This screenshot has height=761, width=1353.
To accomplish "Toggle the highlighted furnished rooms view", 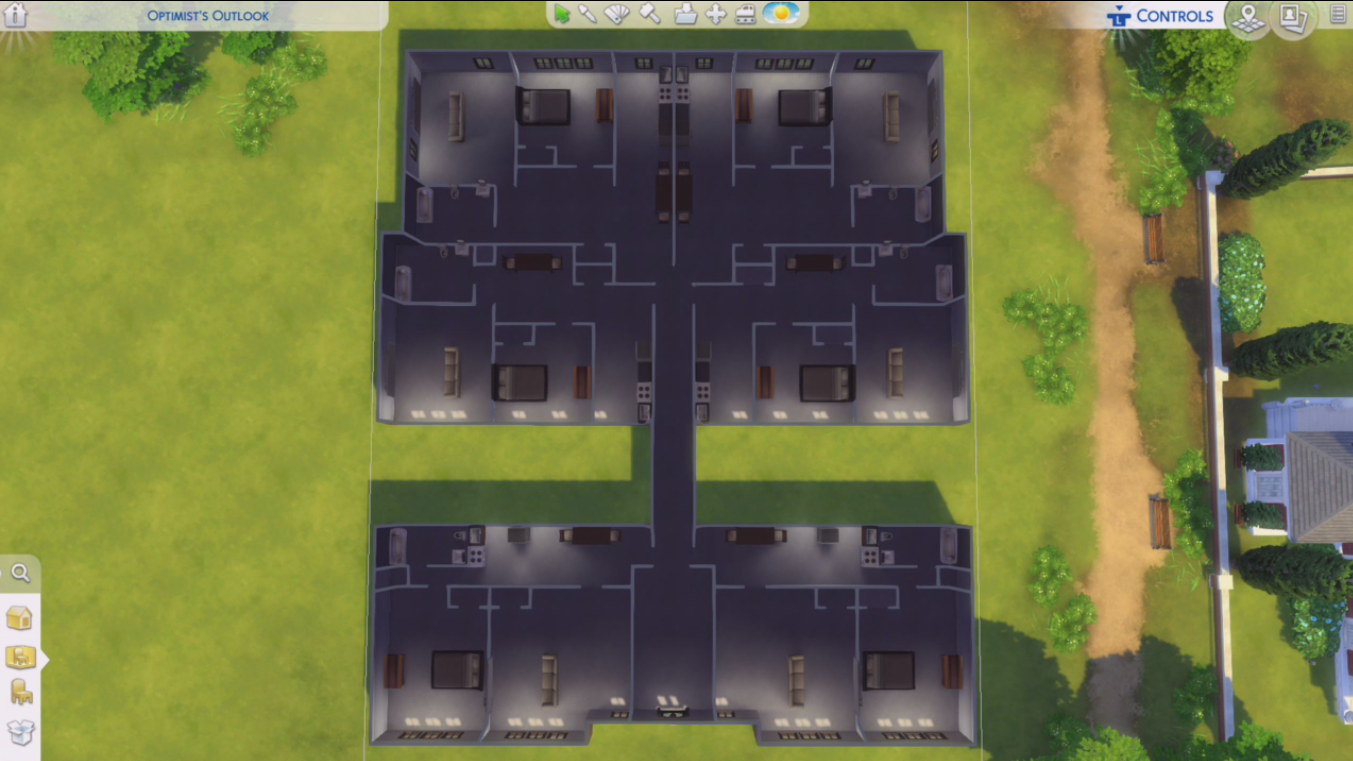I will click(x=20, y=657).
